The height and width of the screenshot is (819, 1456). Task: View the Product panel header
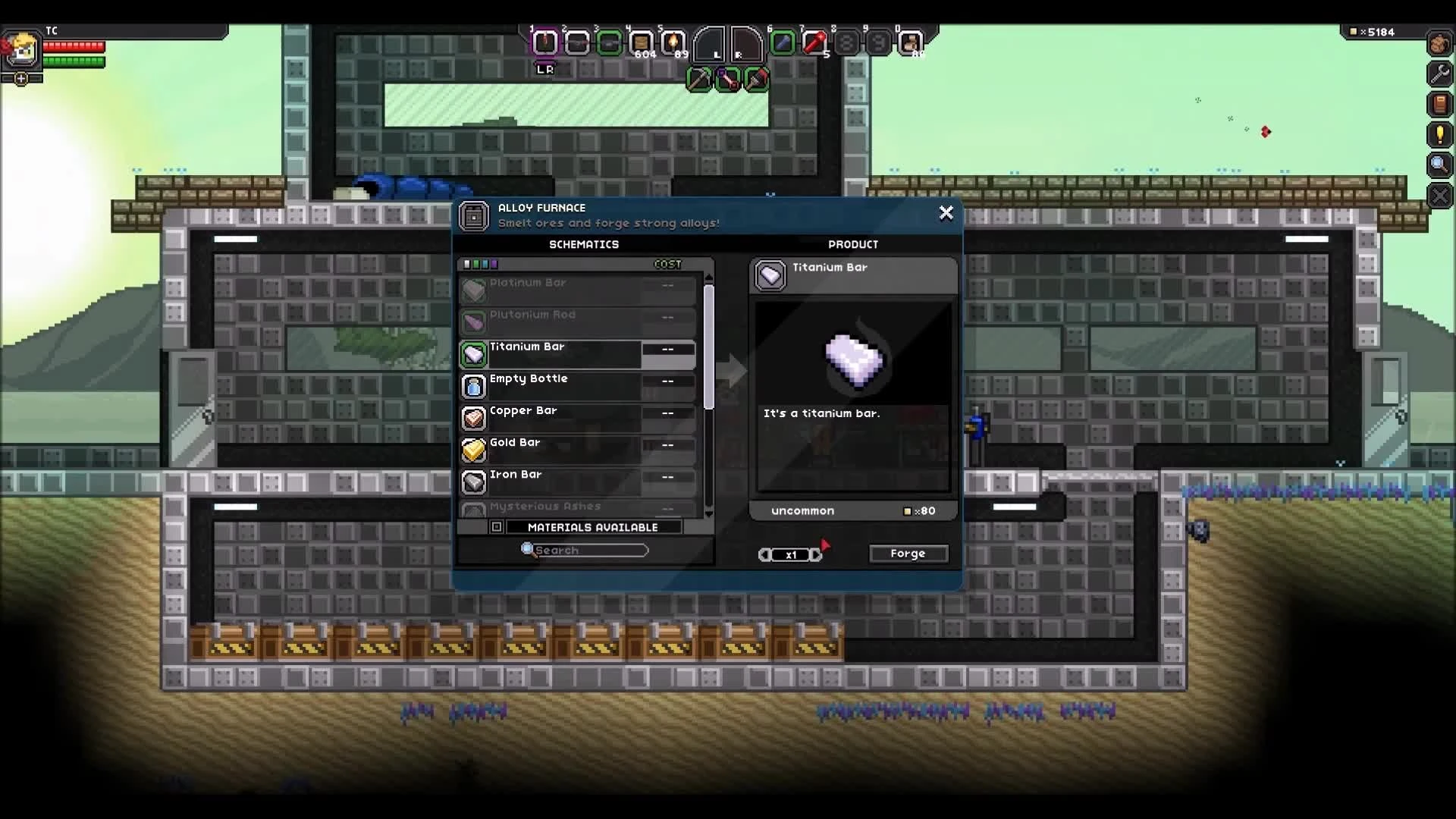(853, 244)
